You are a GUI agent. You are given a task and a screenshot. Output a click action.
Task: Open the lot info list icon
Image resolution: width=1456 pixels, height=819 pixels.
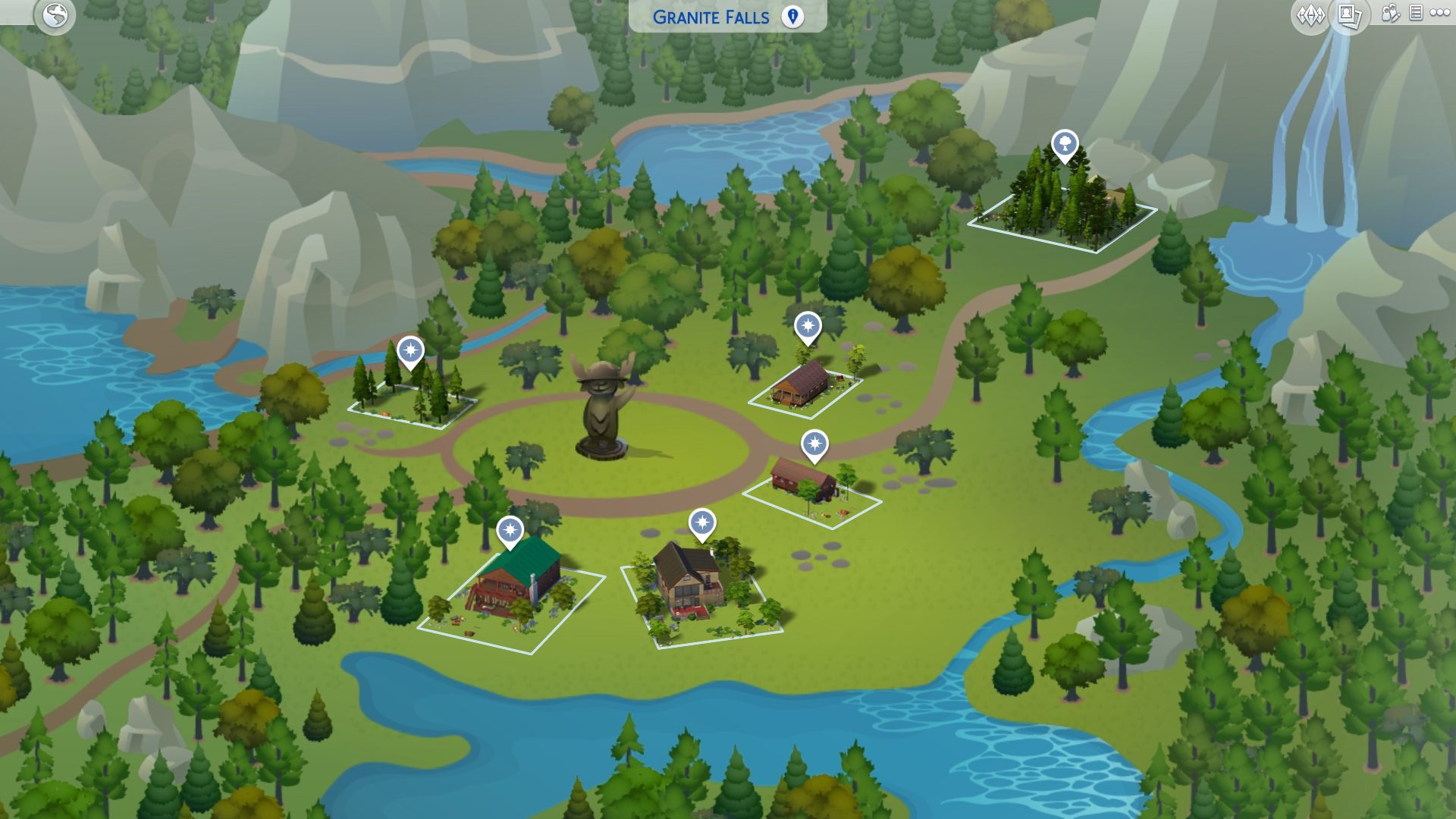[1414, 13]
